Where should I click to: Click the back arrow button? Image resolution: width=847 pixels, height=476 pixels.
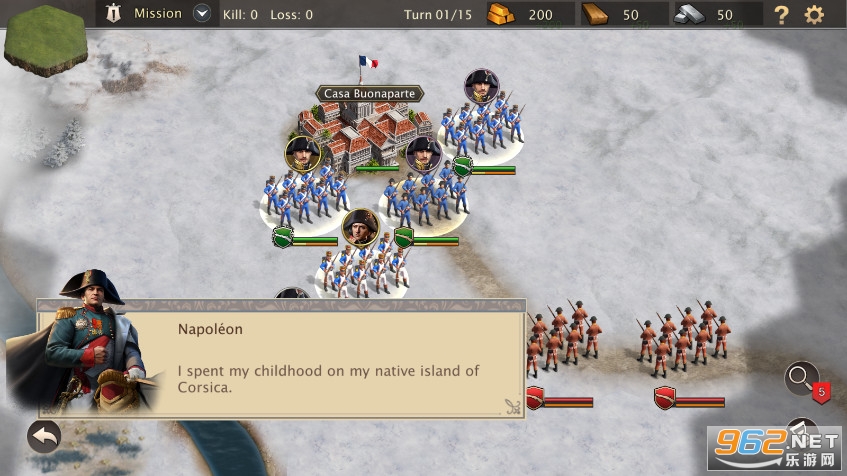[44, 436]
